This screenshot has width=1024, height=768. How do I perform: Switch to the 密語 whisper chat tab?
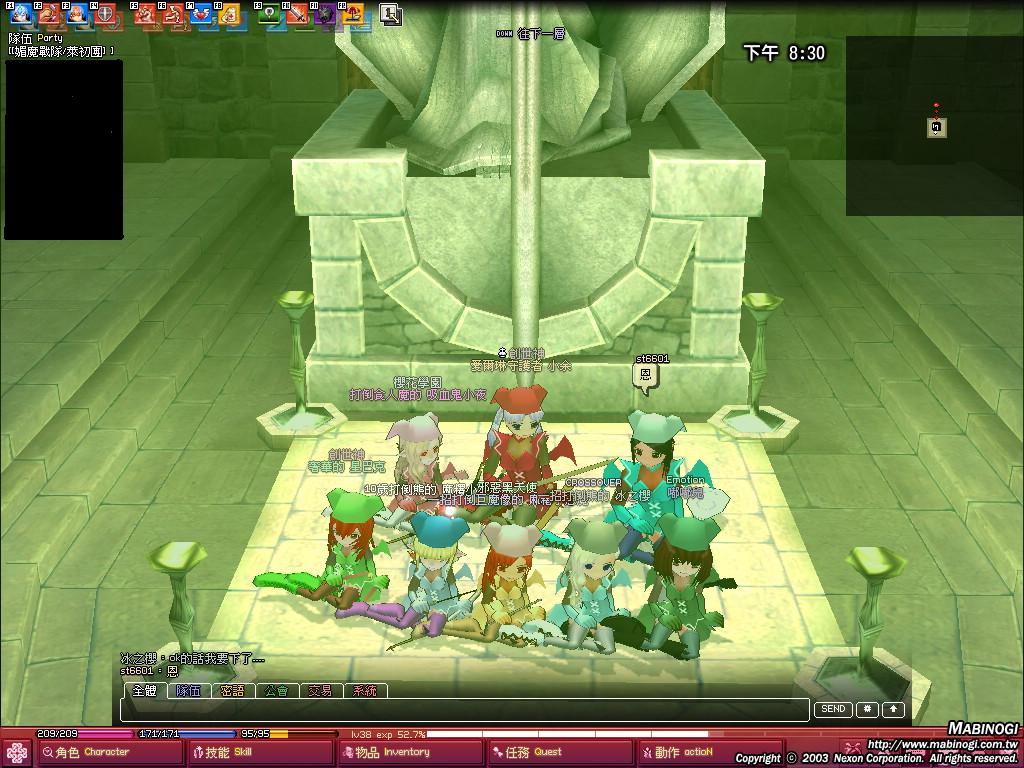[232, 690]
